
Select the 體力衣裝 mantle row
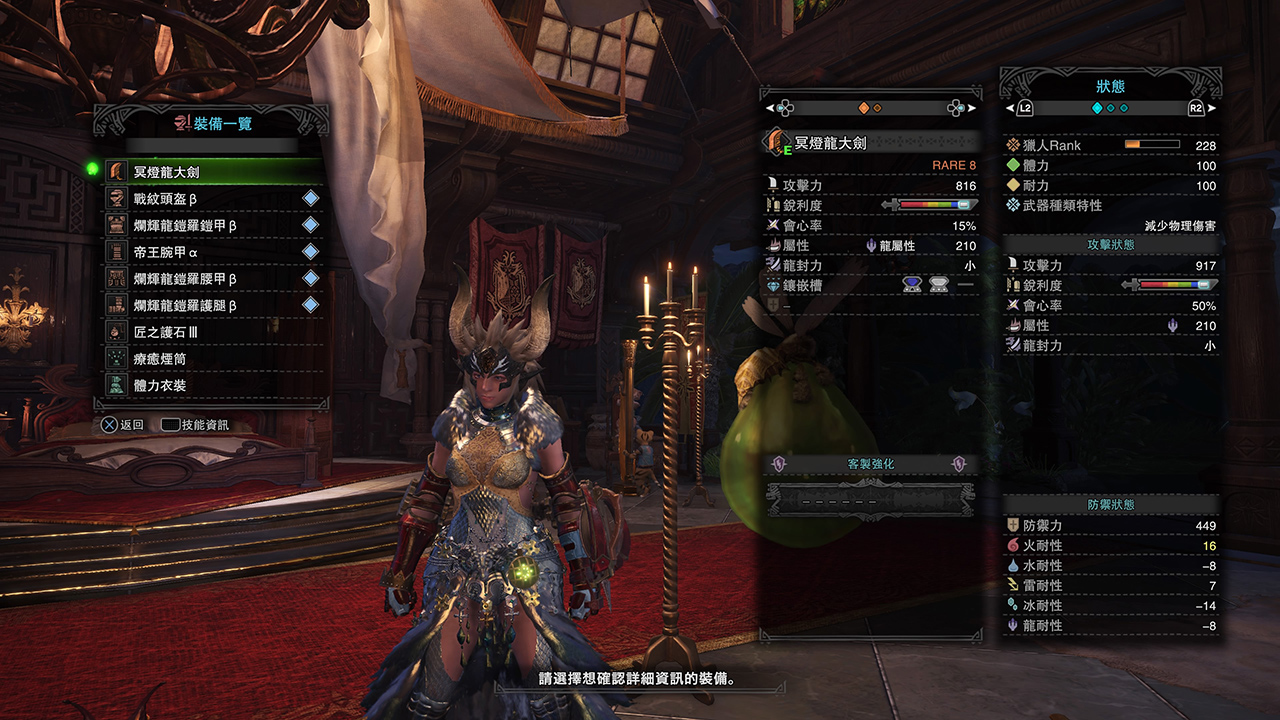210,385
